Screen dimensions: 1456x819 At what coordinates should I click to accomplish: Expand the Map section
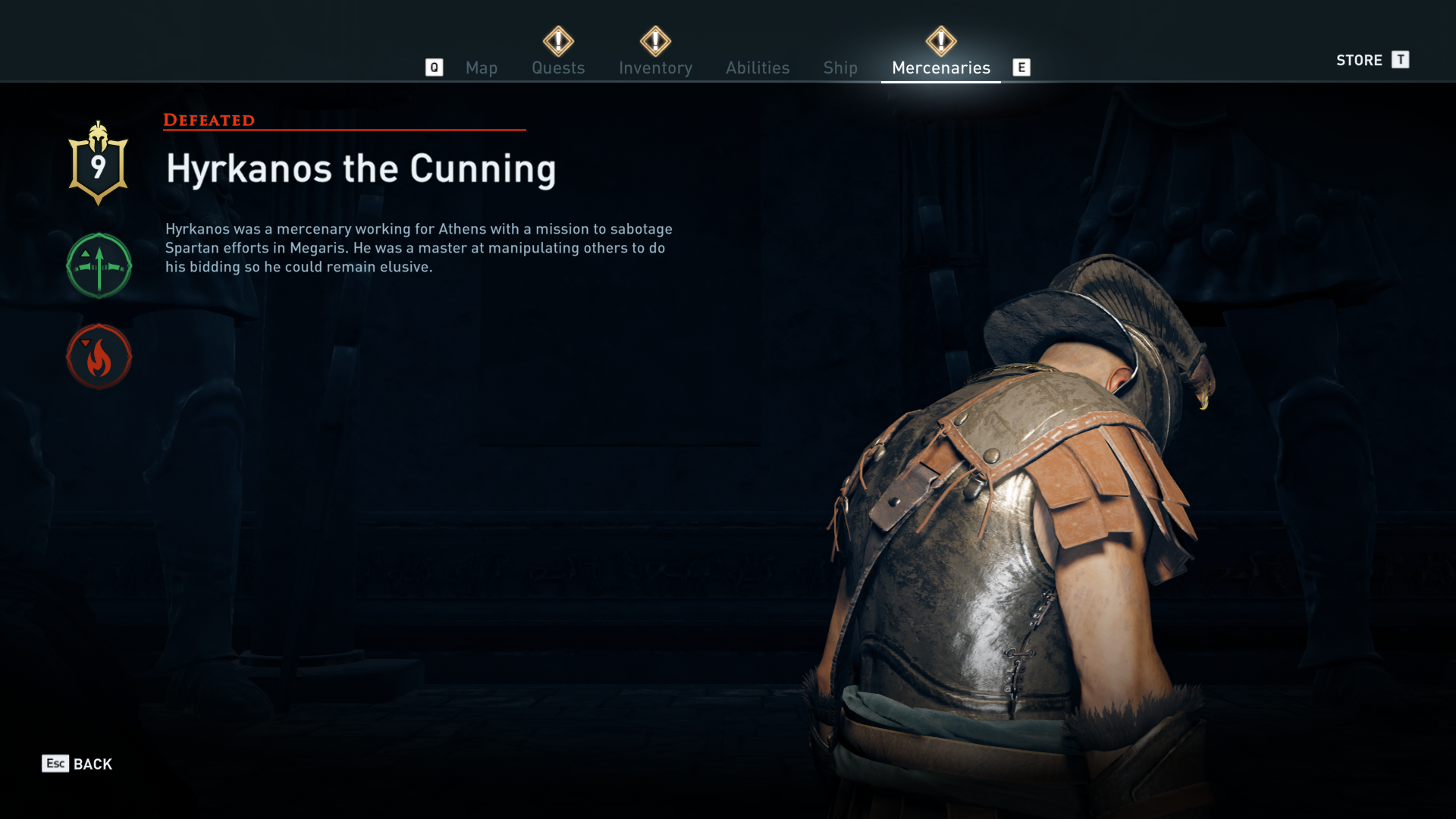[x=482, y=67]
